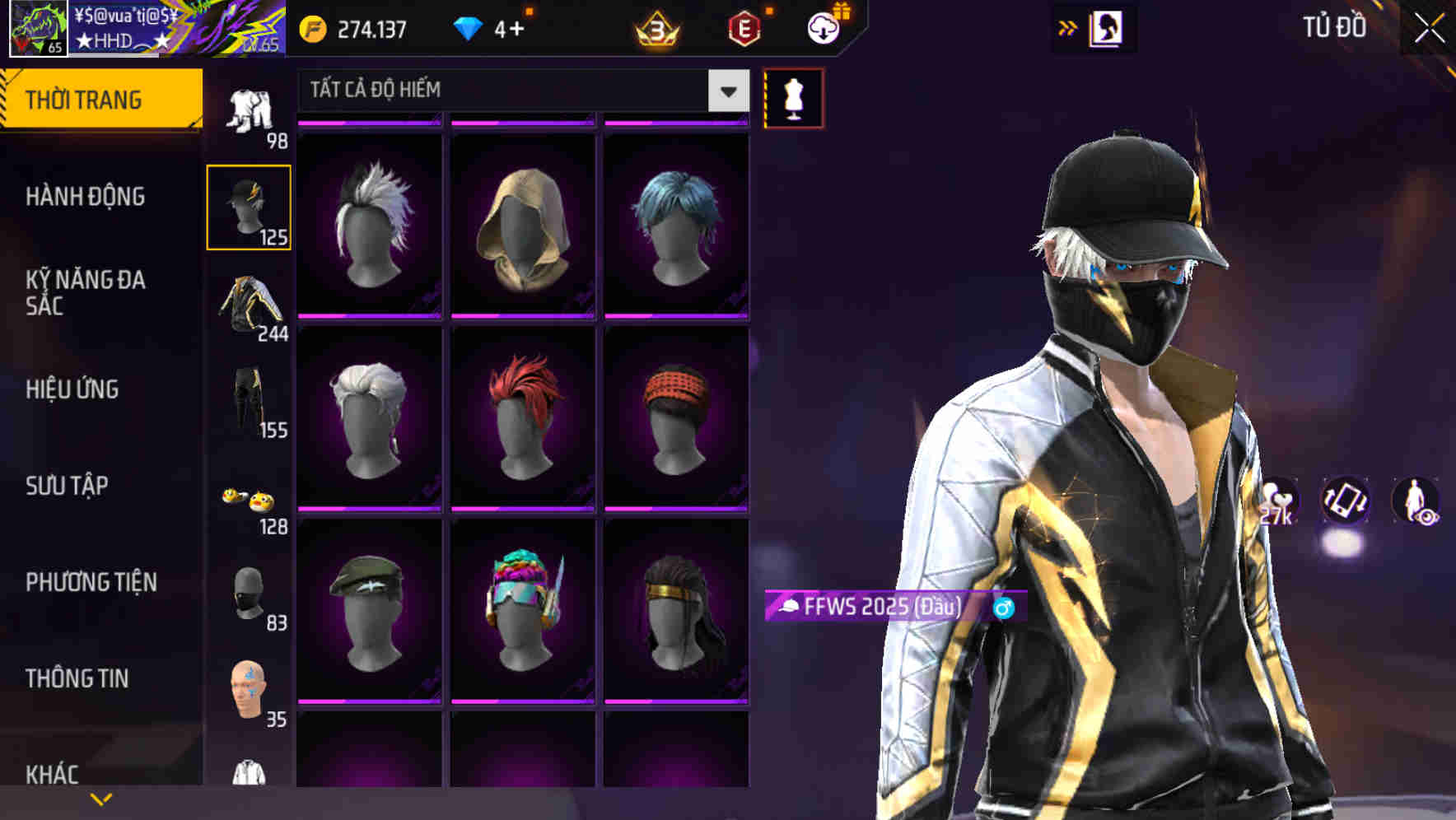Collapse the sidebar with the double arrow
Screen dimensions: 1456x820
1068,26
